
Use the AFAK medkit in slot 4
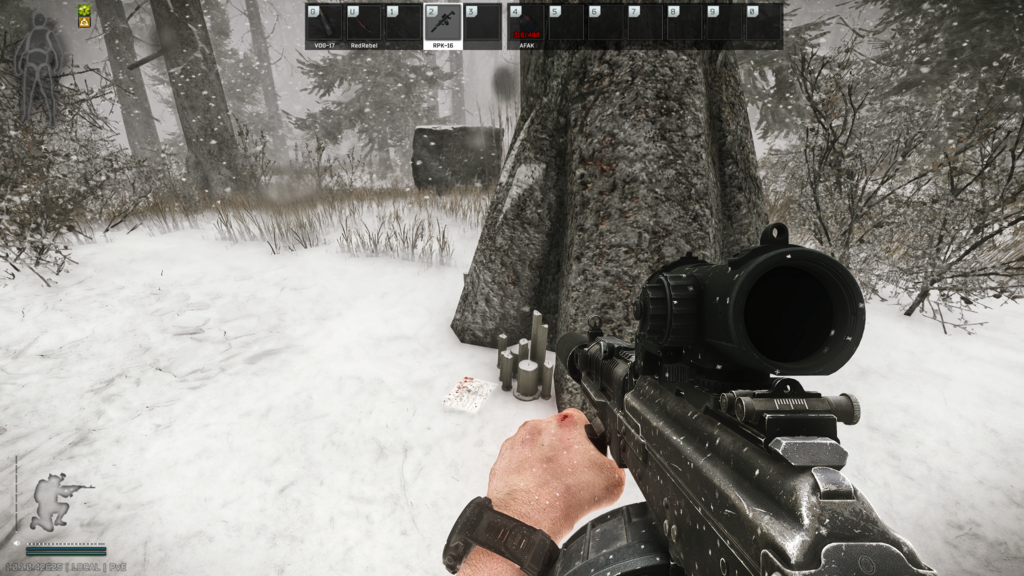pos(527,23)
